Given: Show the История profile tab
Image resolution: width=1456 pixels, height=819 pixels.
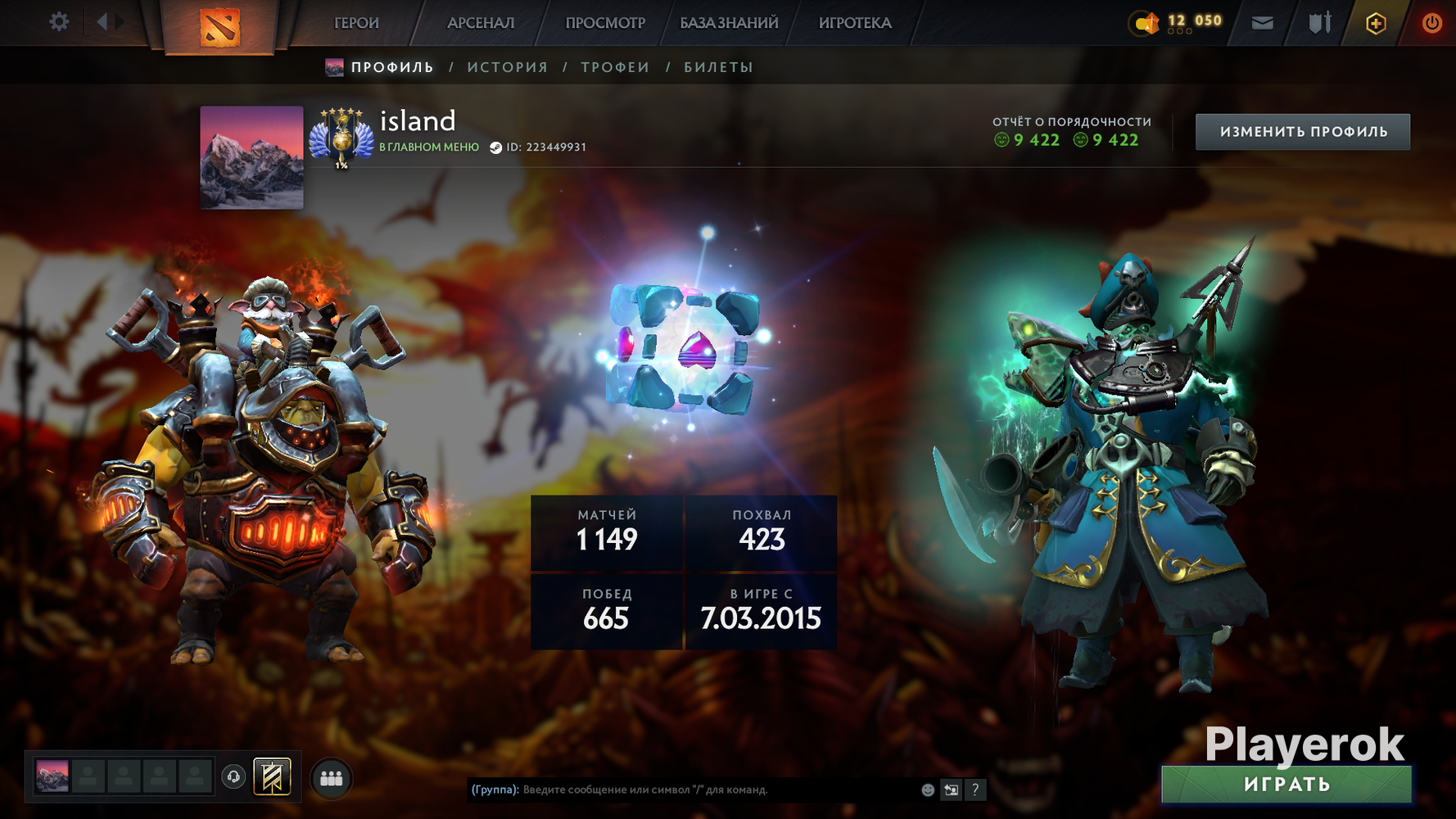Looking at the screenshot, I should [x=508, y=67].
